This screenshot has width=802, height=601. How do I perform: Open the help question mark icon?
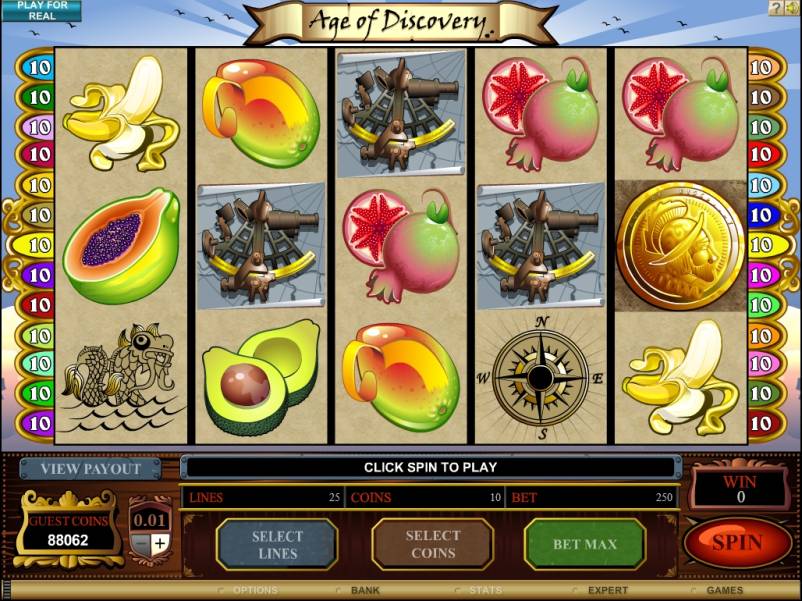pyautogui.click(x=775, y=8)
